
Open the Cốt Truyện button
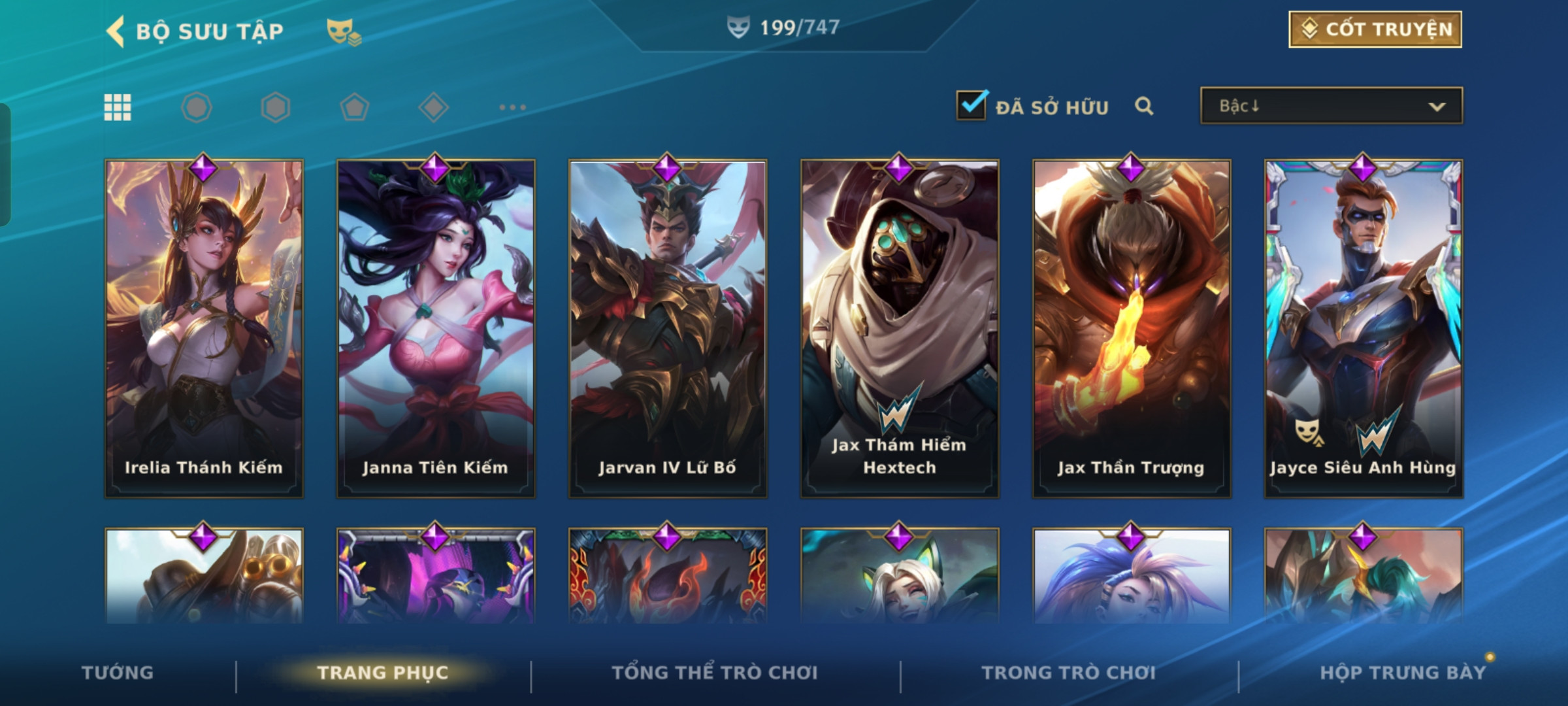(1375, 29)
